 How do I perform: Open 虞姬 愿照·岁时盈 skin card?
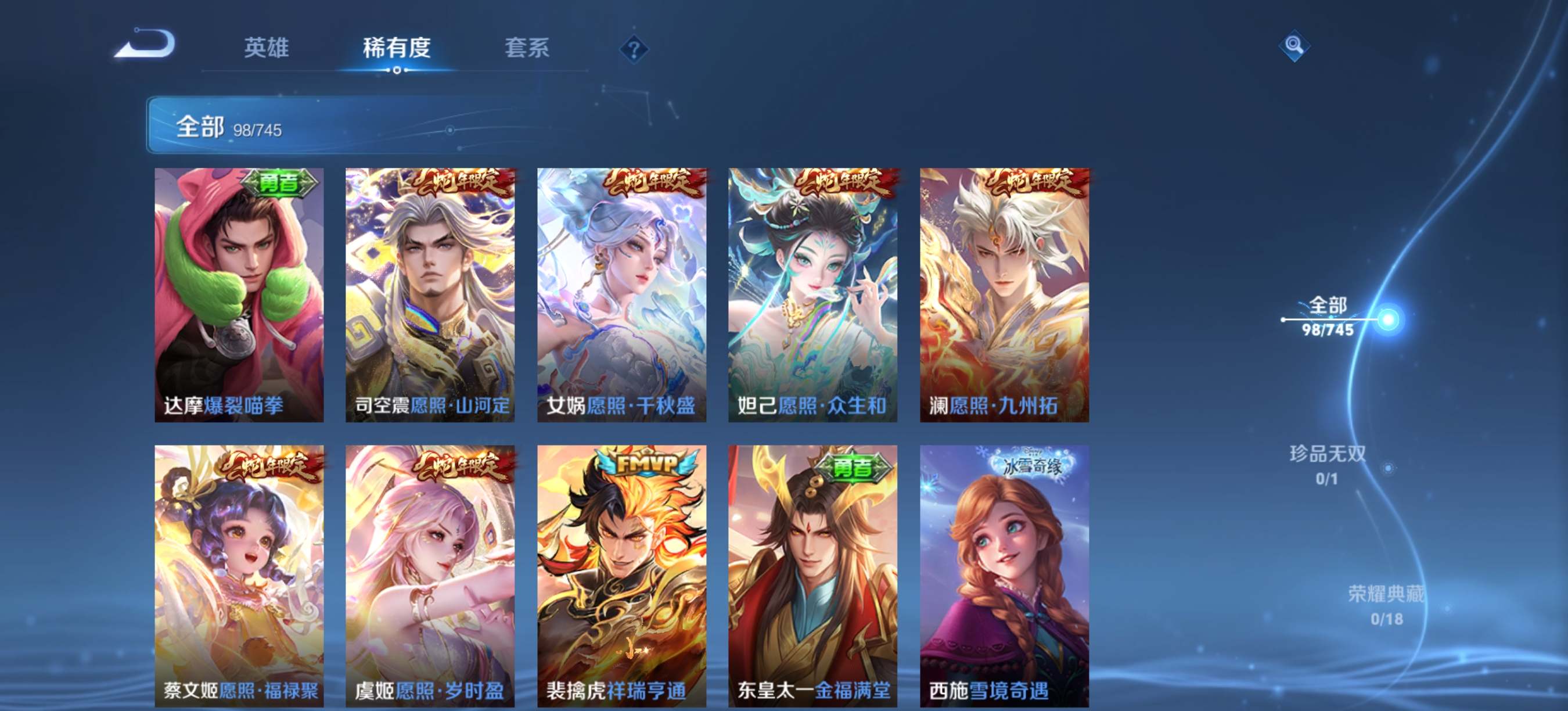[430, 574]
